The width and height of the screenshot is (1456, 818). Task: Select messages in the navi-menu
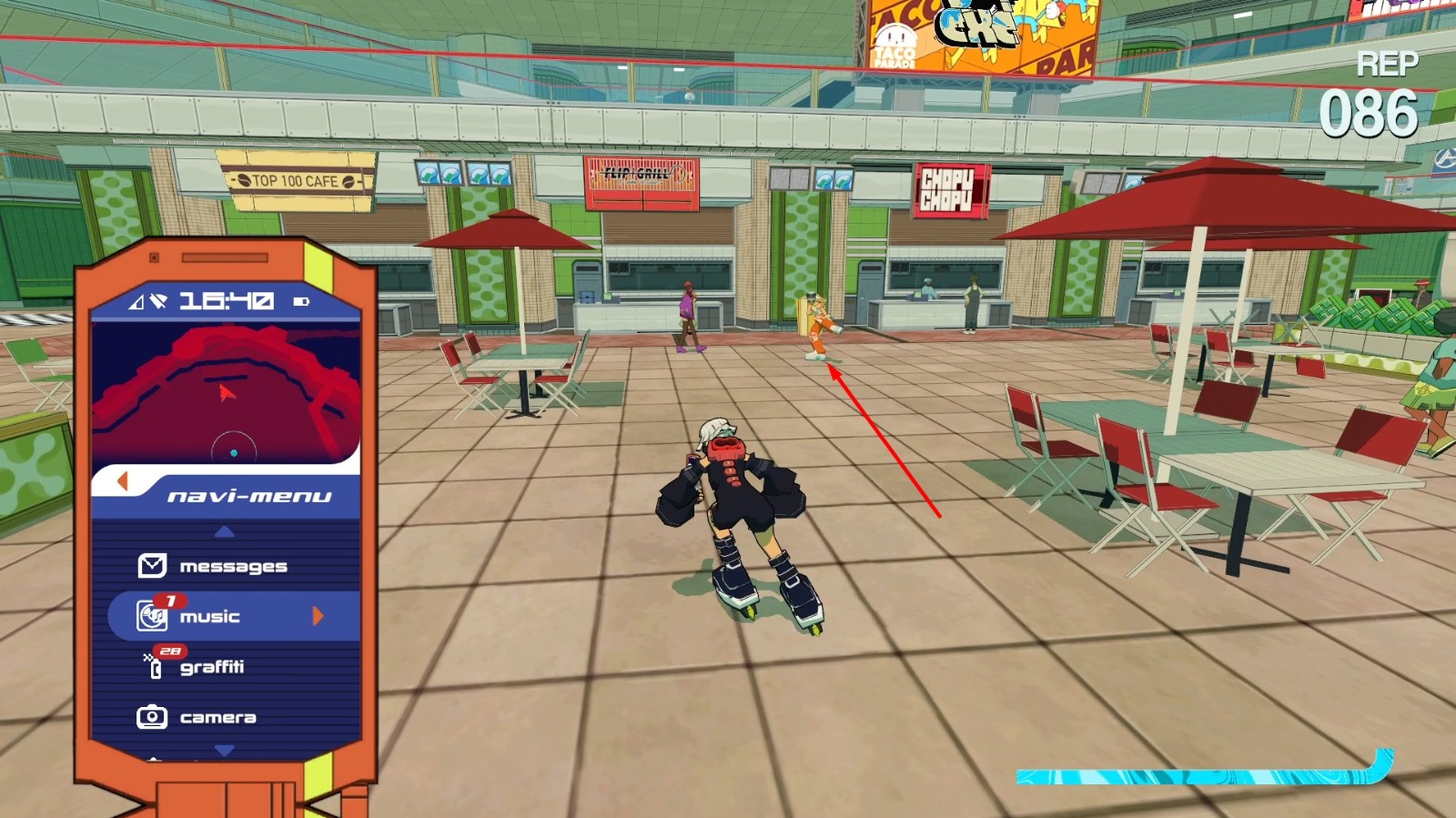click(232, 565)
